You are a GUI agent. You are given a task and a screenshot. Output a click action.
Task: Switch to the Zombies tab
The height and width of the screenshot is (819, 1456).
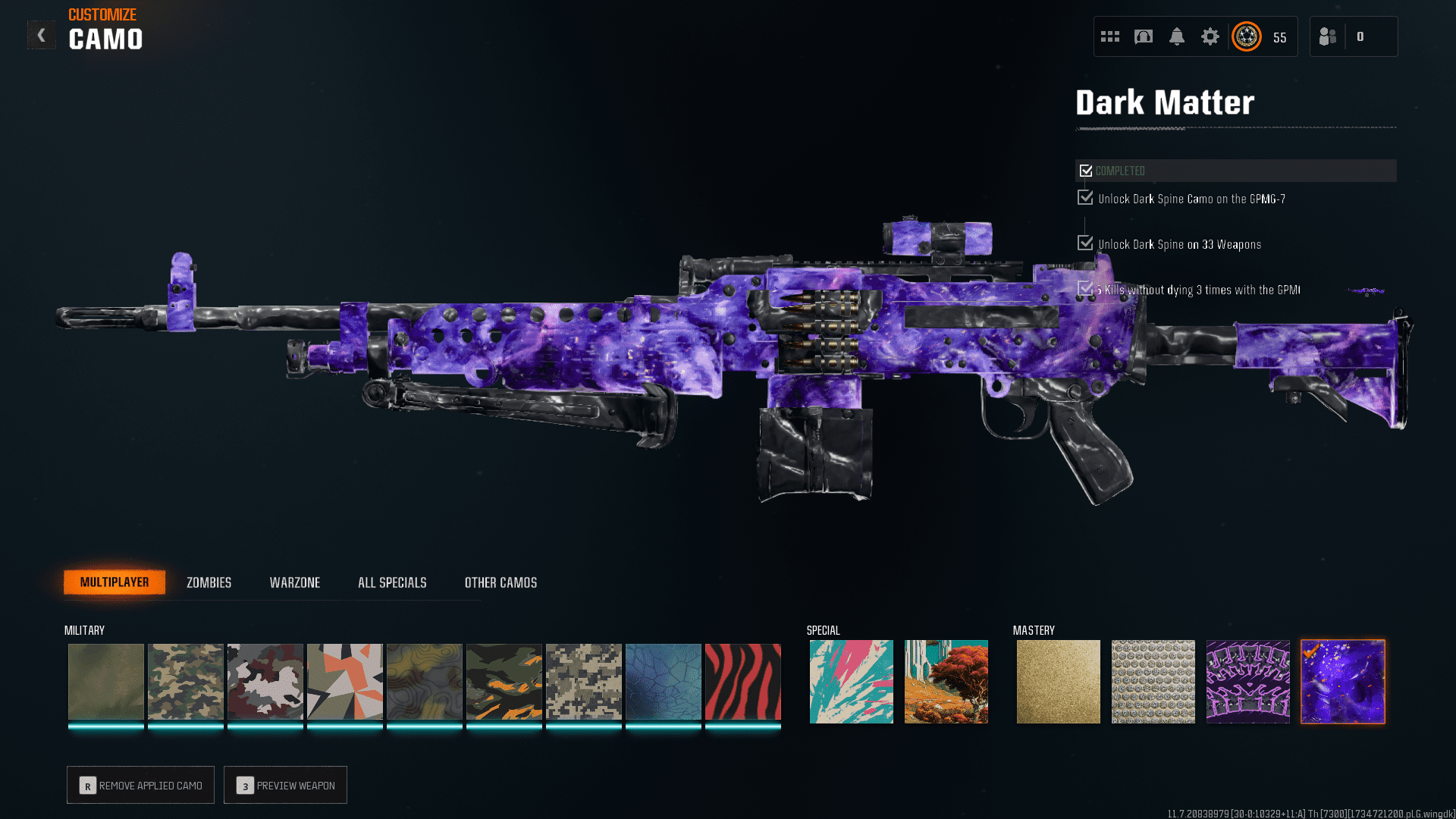pos(208,582)
